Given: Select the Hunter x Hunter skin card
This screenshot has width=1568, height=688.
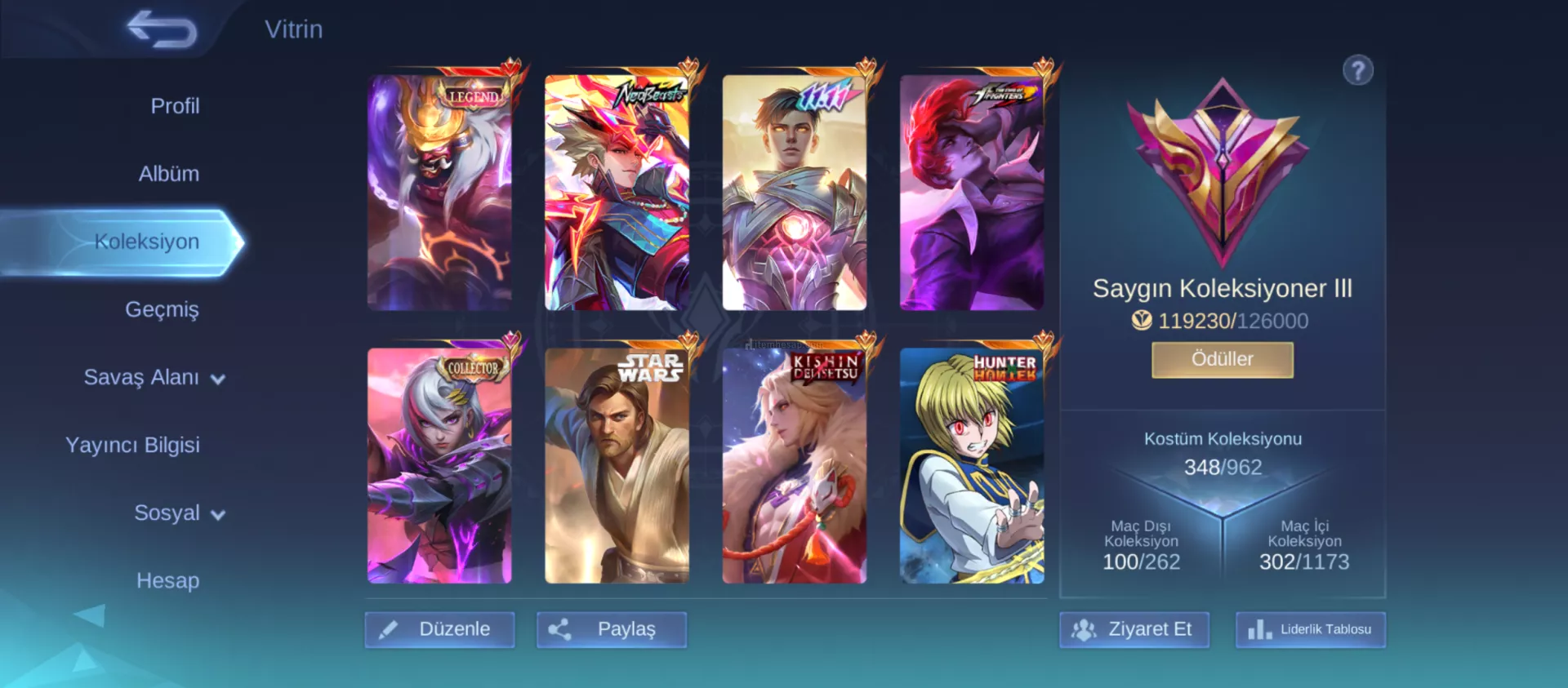Looking at the screenshot, I should pos(971,465).
